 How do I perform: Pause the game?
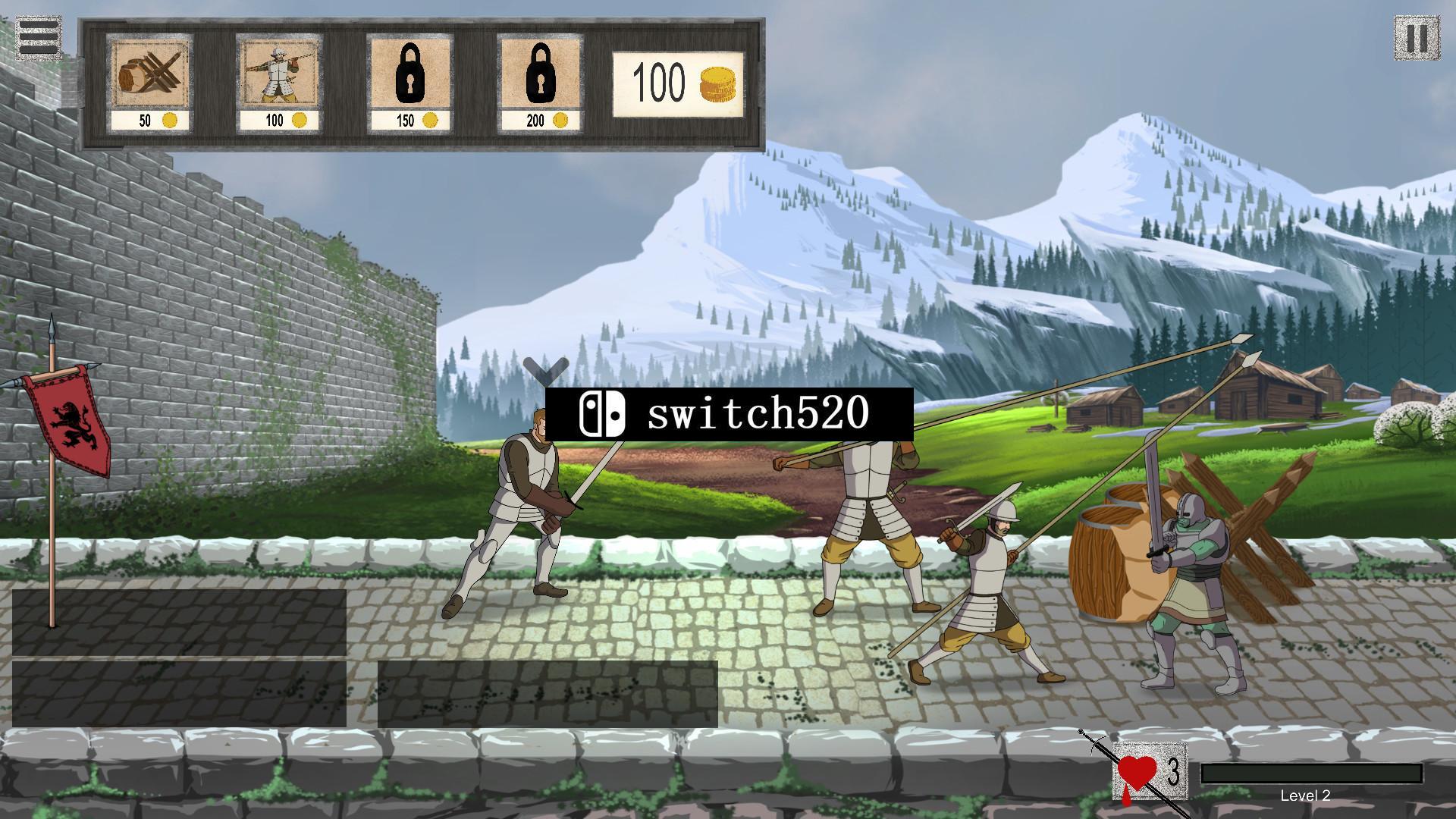tap(1416, 38)
